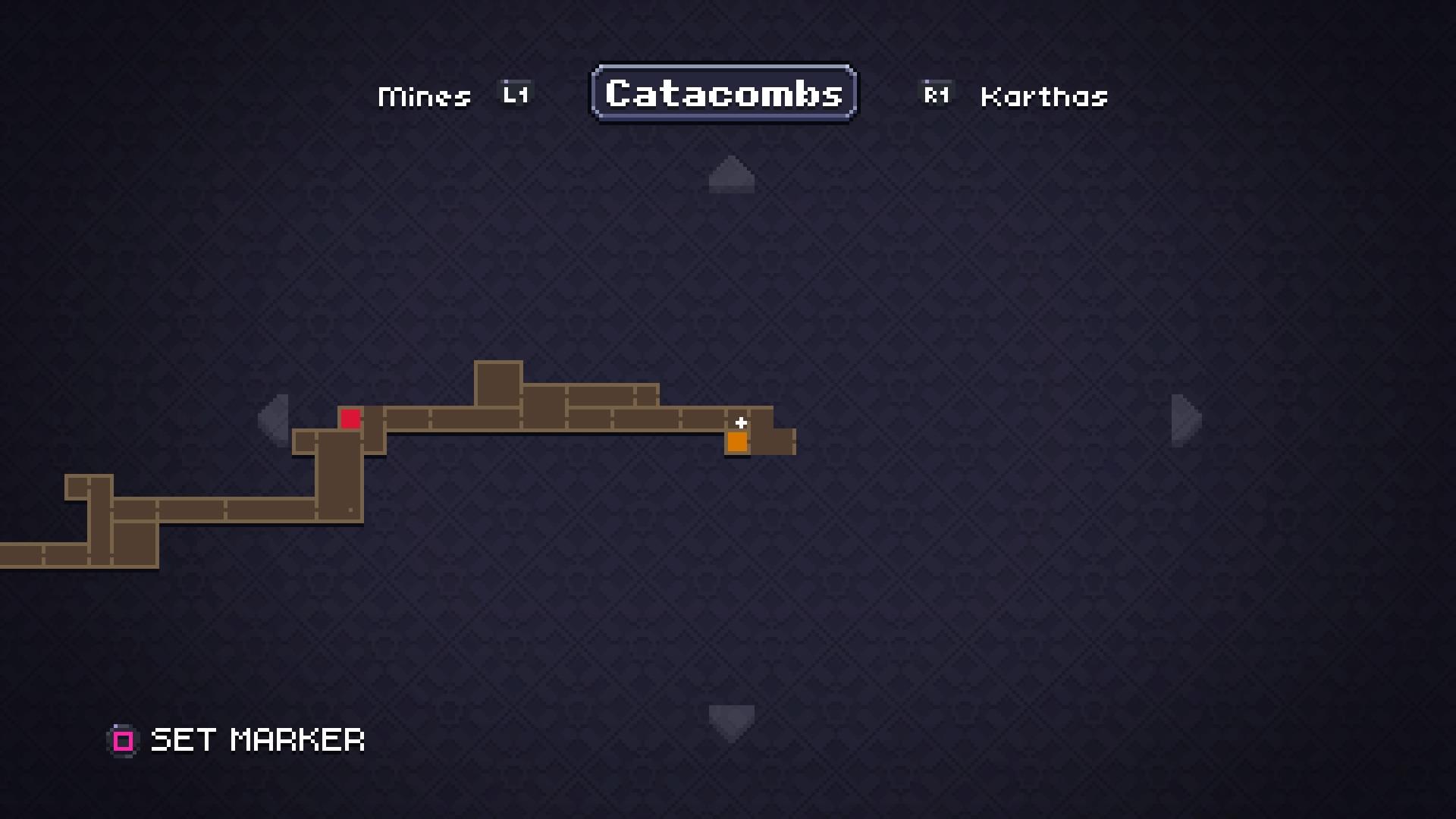Screen dimensions: 1456x819
Task: Click the R1 shoulder button prompt icon
Action: click(936, 93)
